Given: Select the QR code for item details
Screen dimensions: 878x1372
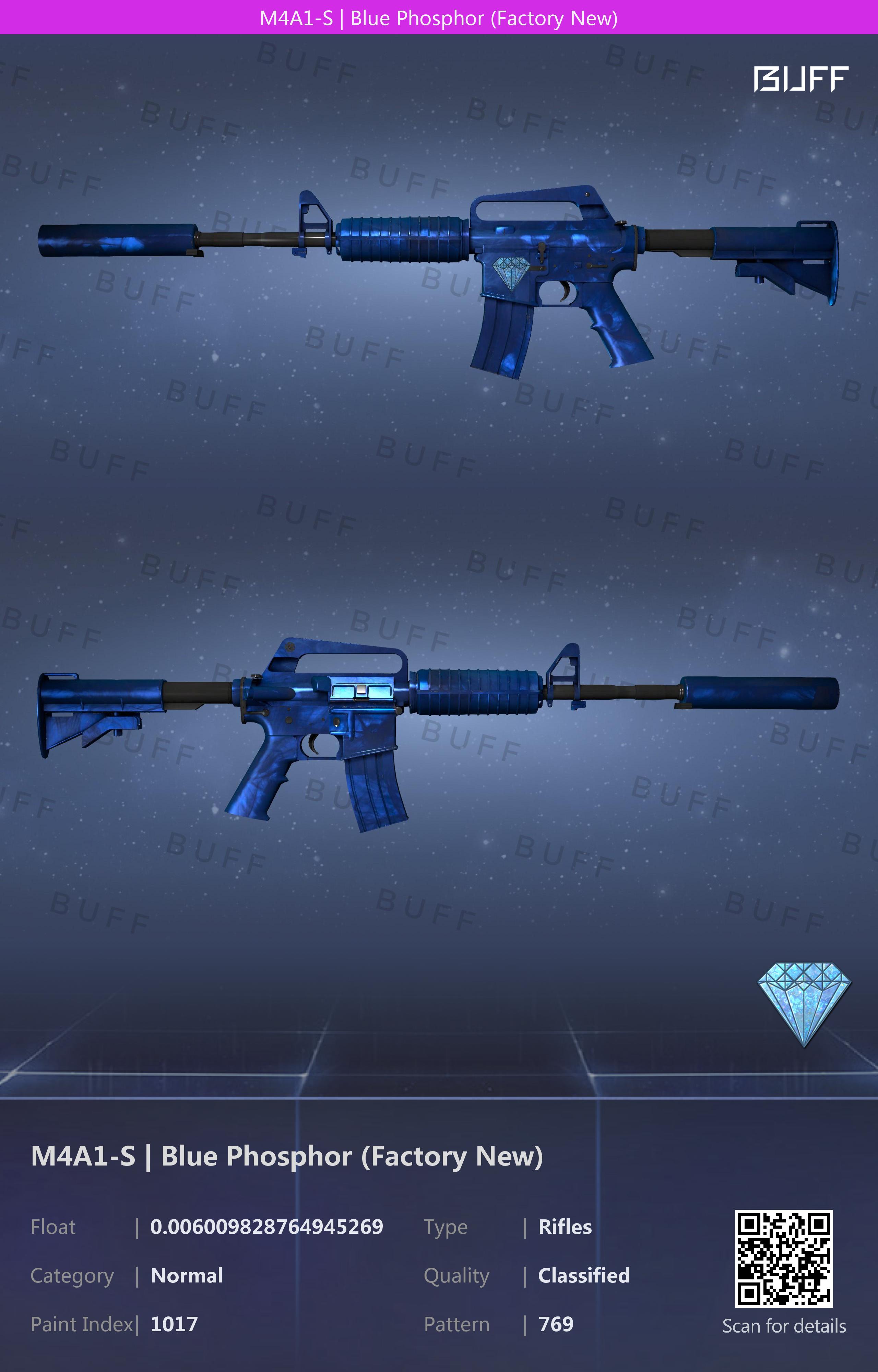Looking at the screenshot, I should click(x=783, y=1258).
